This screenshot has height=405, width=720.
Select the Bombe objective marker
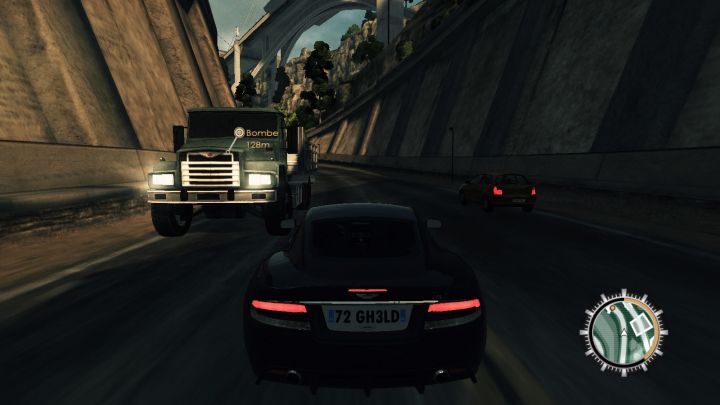(x=239, y=132)
